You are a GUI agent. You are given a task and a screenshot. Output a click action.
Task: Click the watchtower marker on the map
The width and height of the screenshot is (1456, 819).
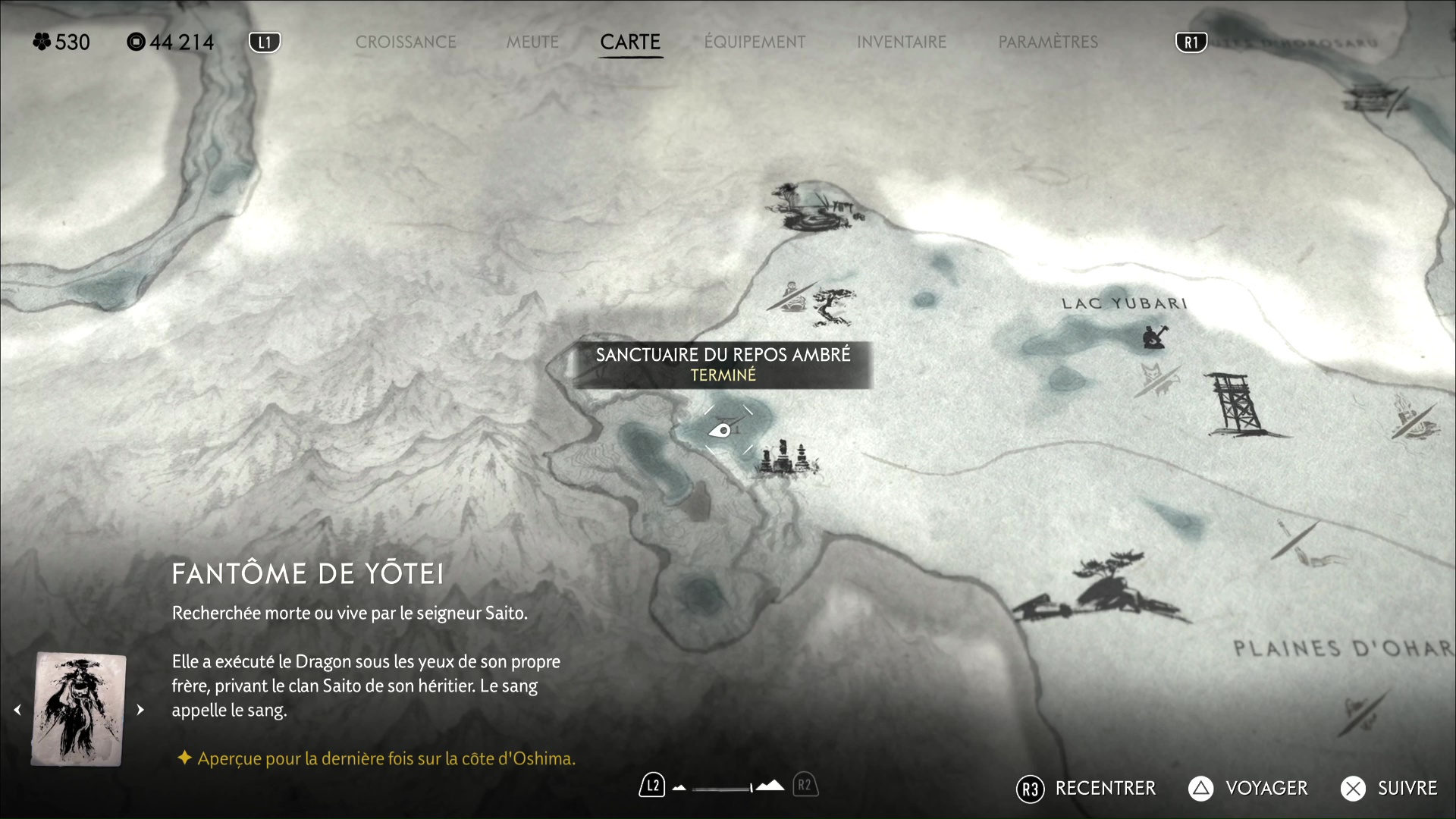click(x=1238, y=404)
